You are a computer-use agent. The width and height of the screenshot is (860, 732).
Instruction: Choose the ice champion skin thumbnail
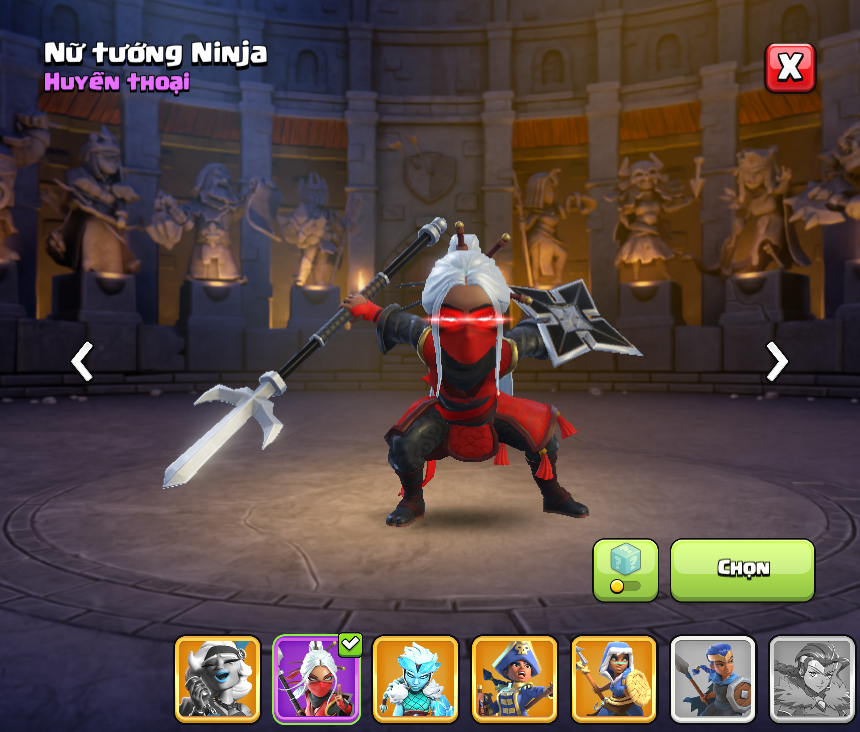[415, 679]
